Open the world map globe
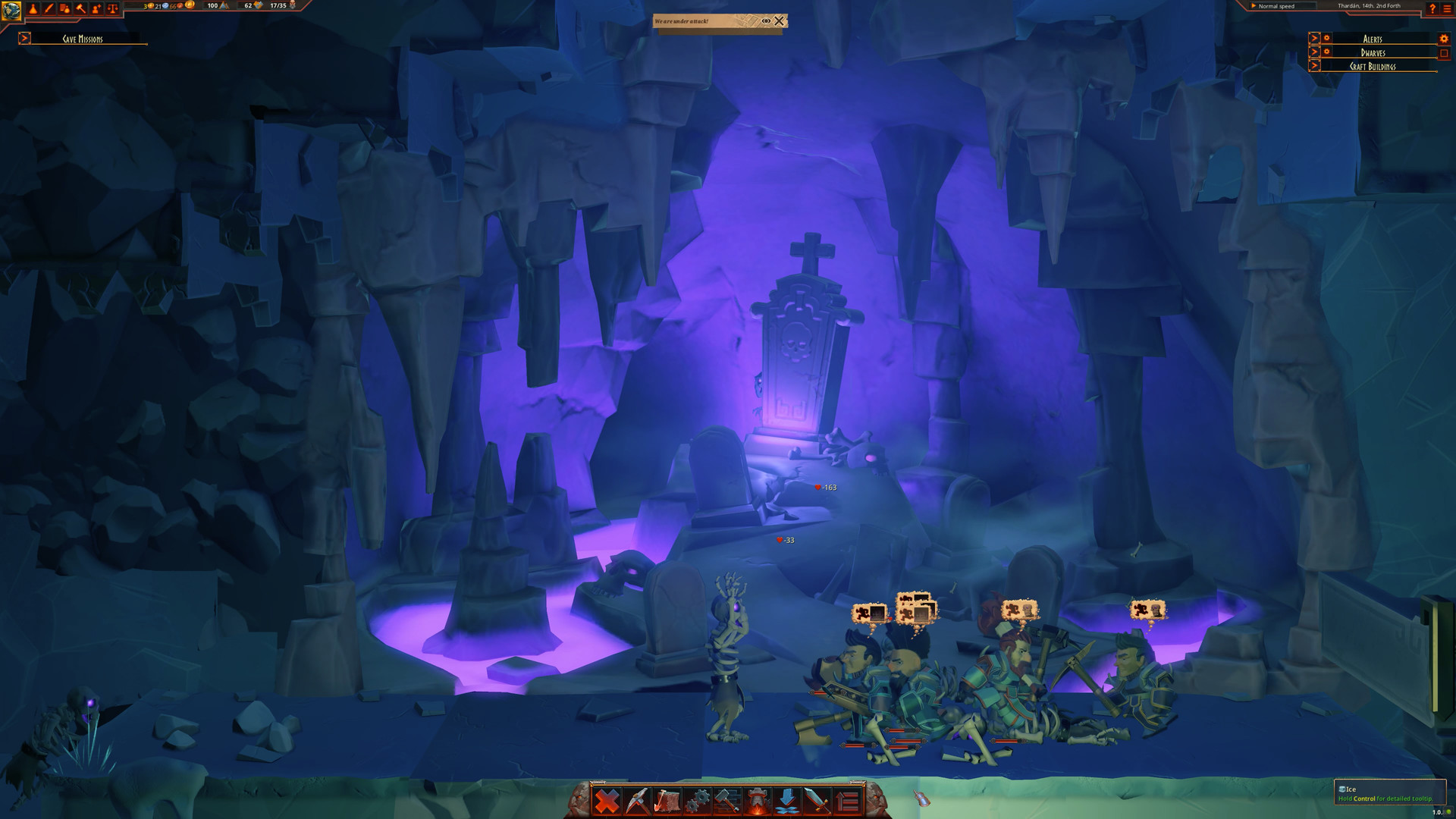 [x=11, y=9]
